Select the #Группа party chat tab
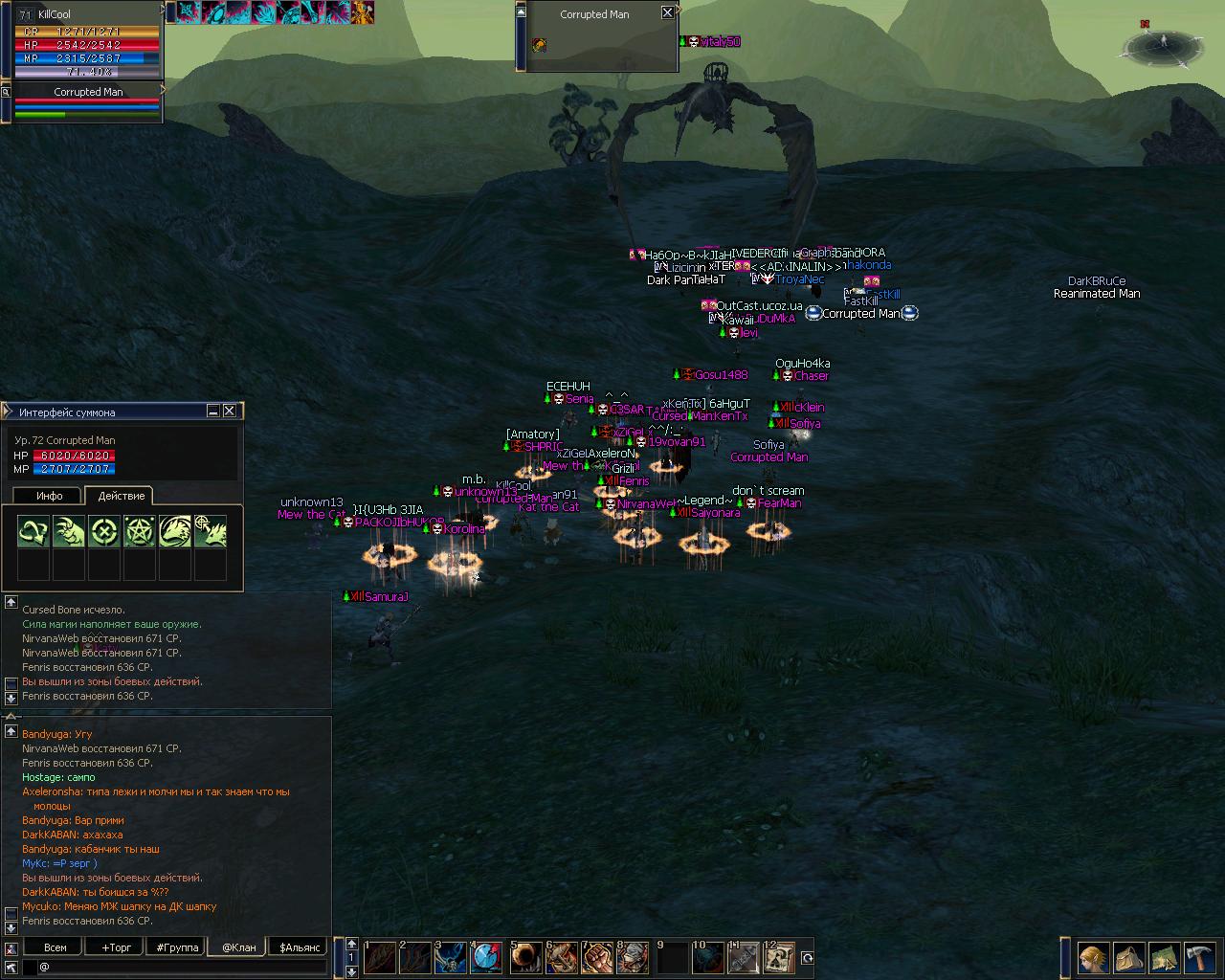This screenshot has height=980, width=1225. (x=177, y=947)
